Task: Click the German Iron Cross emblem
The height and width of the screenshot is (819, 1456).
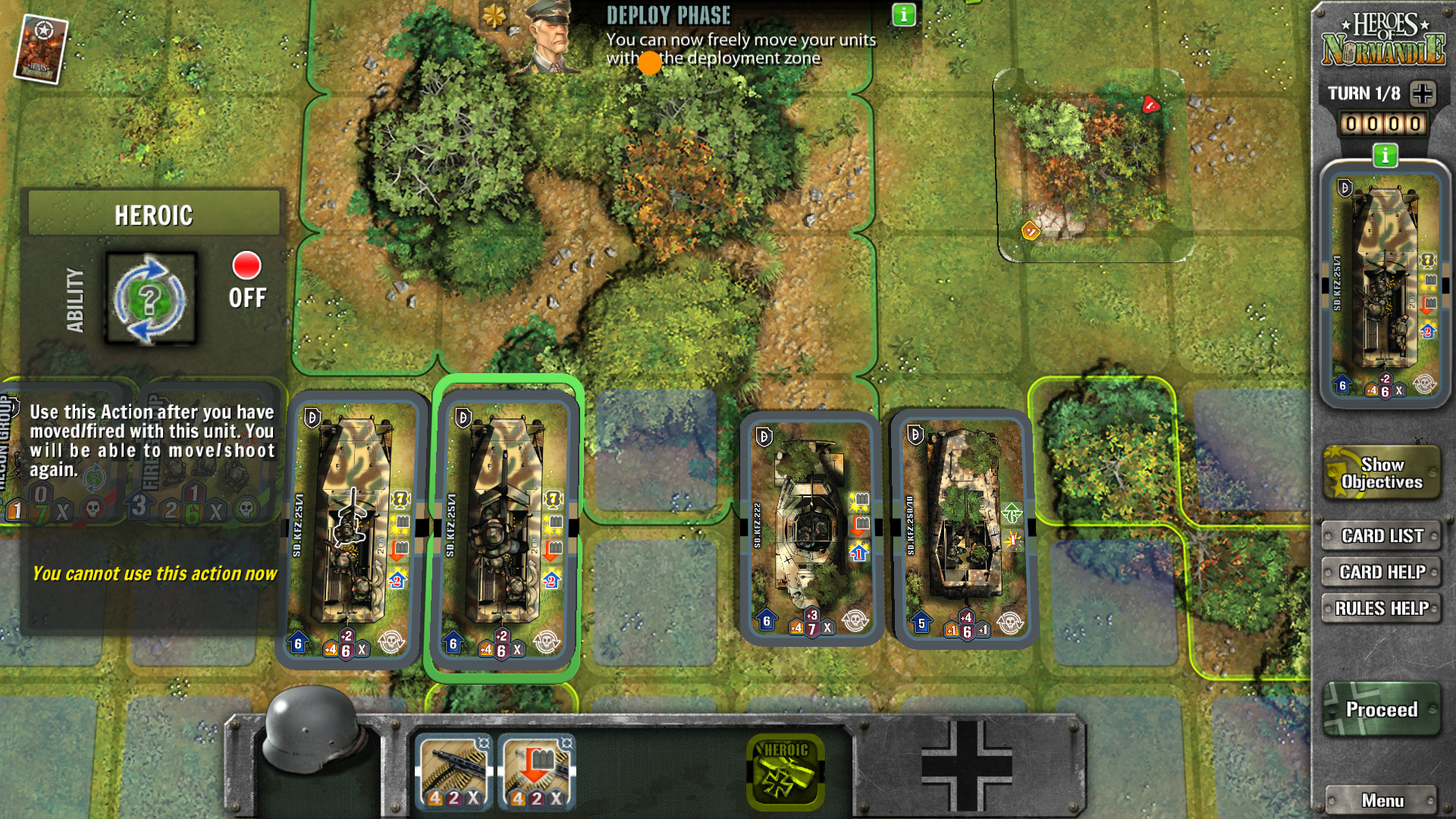Action: [966, 766]
